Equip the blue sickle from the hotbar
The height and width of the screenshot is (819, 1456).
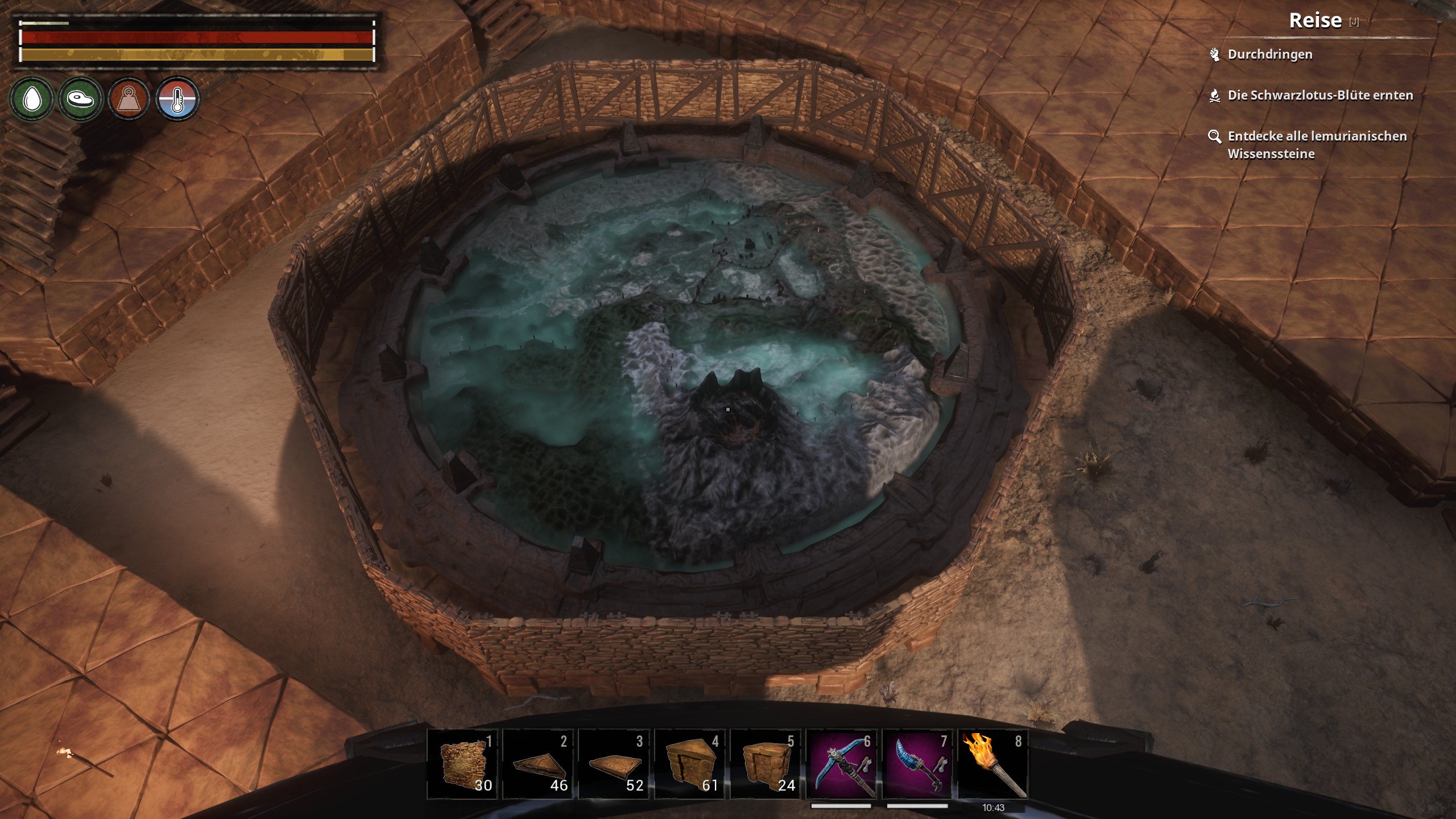point(917,764)
